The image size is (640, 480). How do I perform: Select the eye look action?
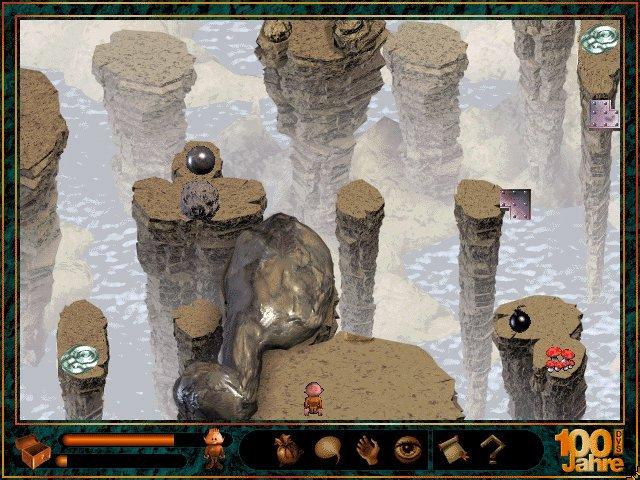pos(407,449)
